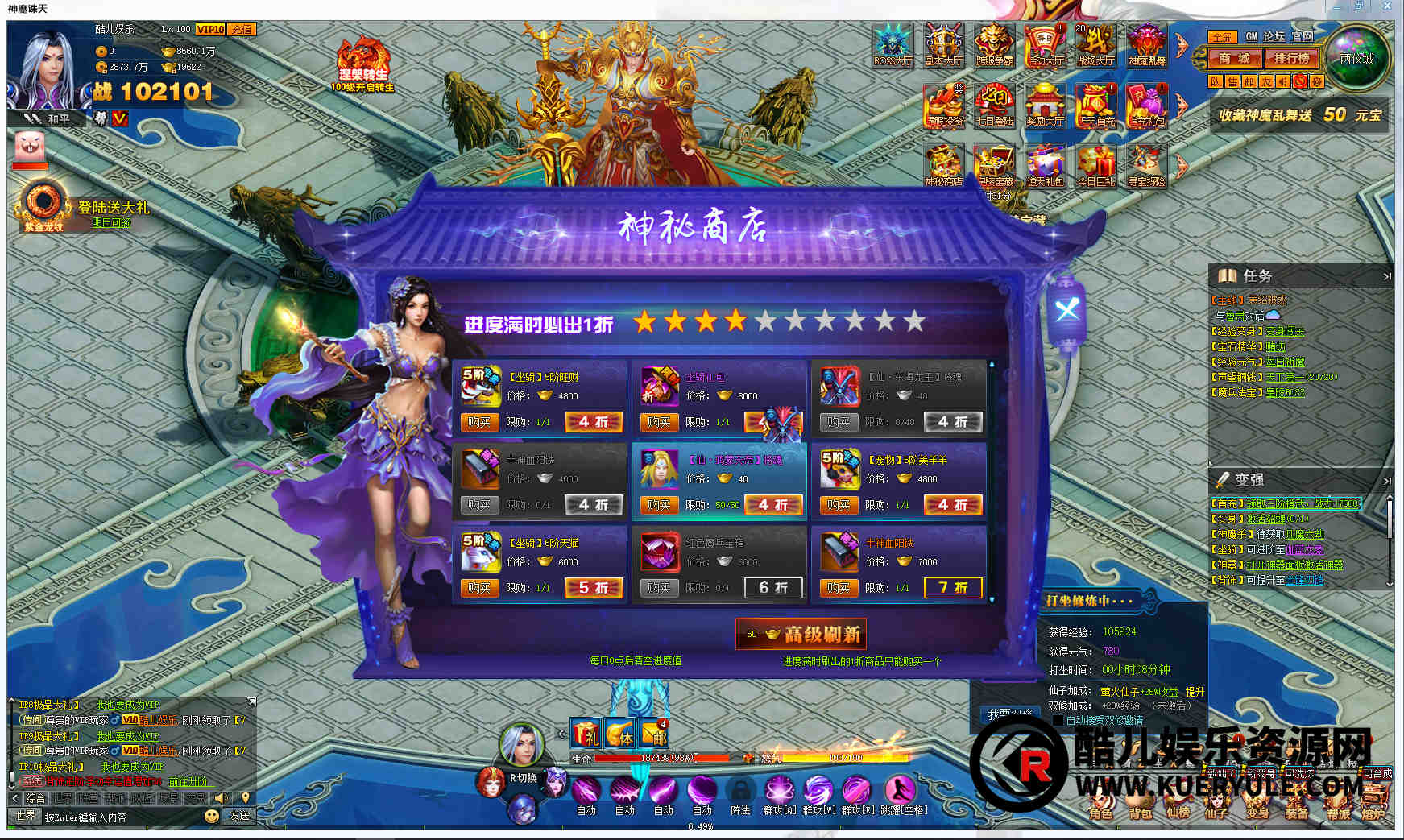This screenshot has height=840, width=1404.
Task: Close the mystery shop window
Action: coord(1067,310)
